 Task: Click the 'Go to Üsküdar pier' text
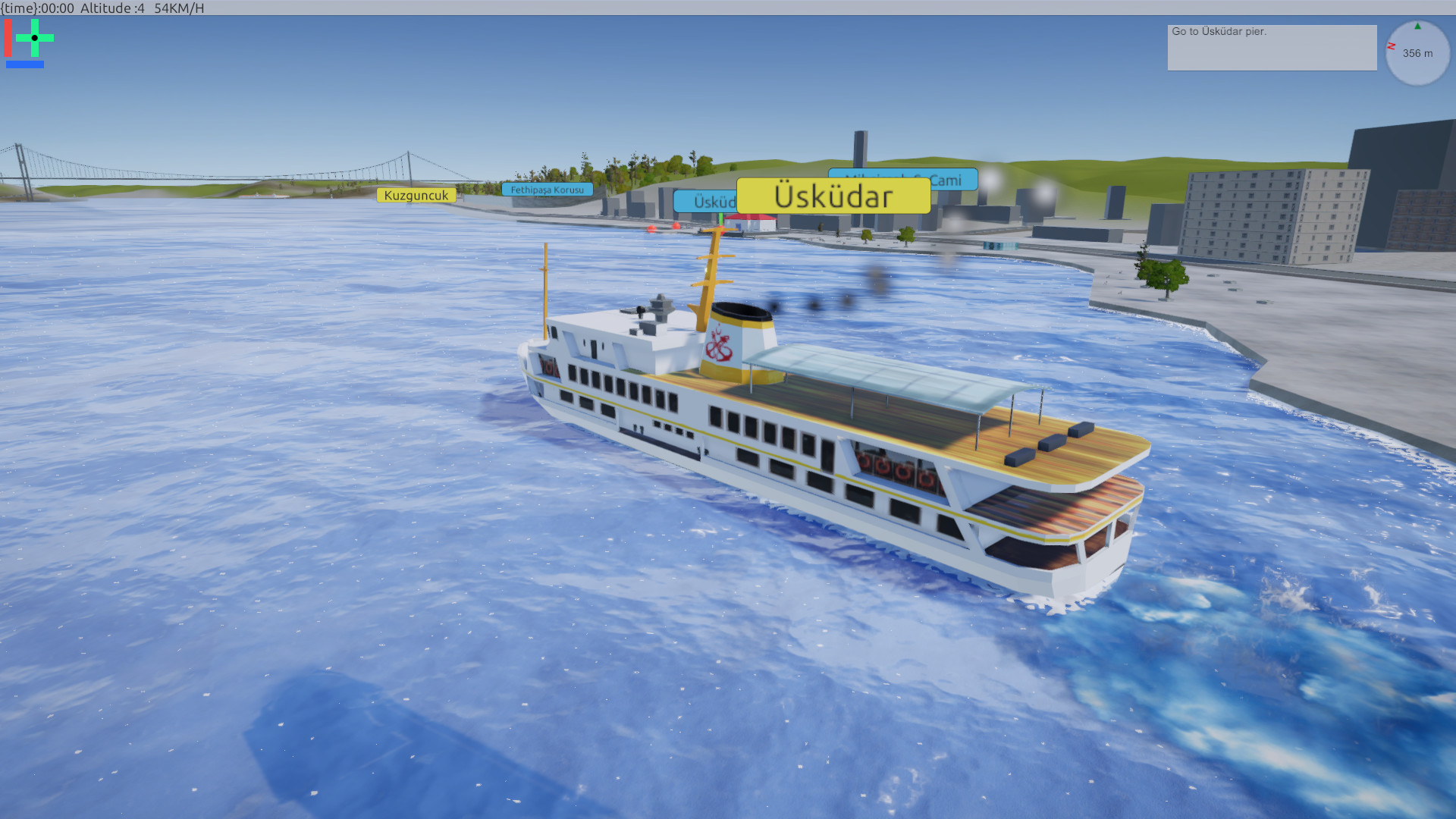(x=1217, y=32)
